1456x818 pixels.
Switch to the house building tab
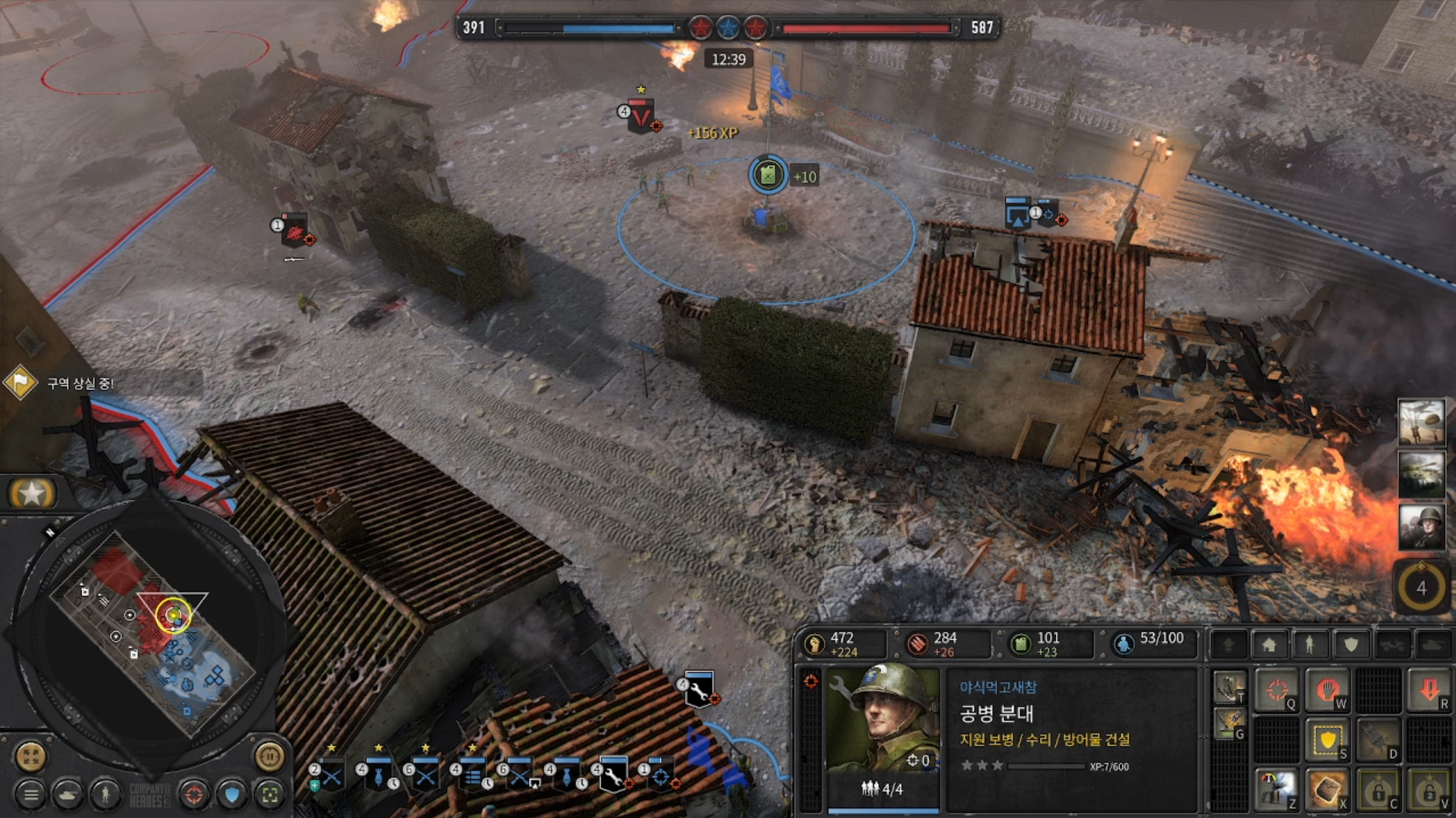(1269, 645)
